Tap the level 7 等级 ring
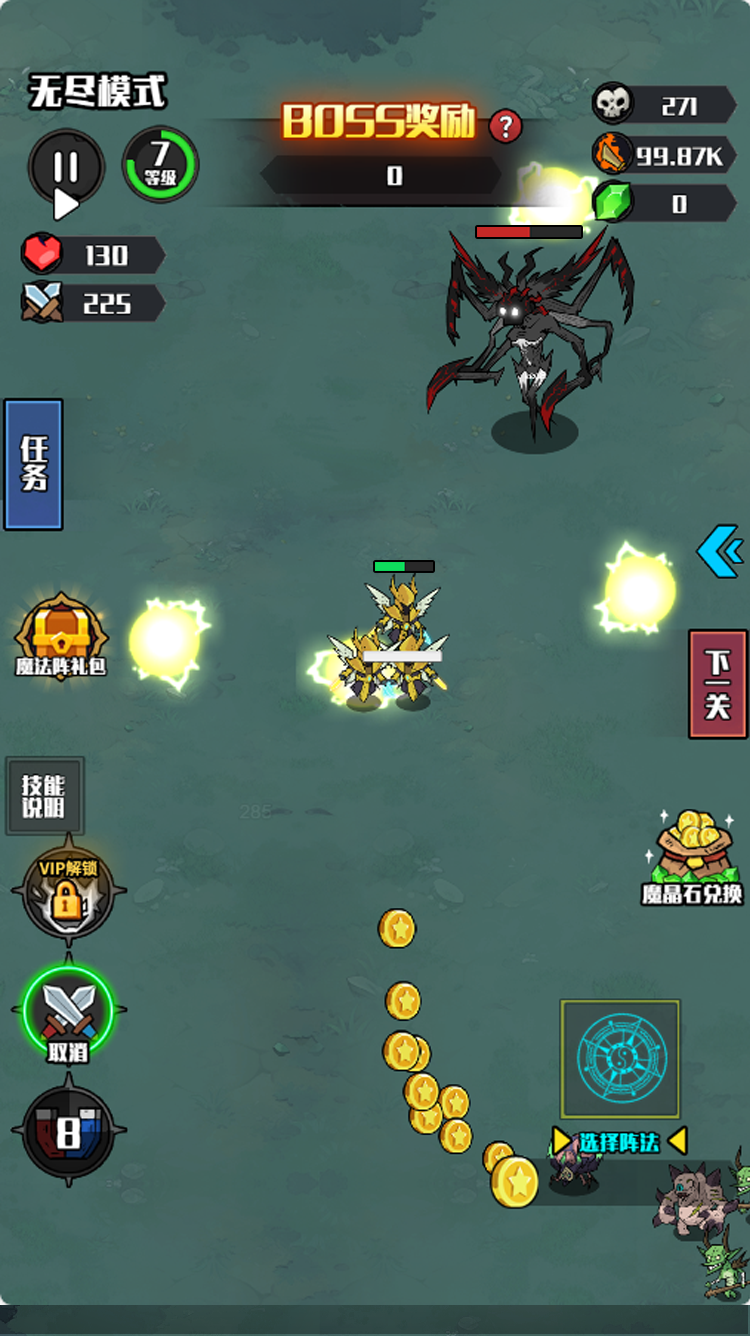 click(x=160, y=164)
